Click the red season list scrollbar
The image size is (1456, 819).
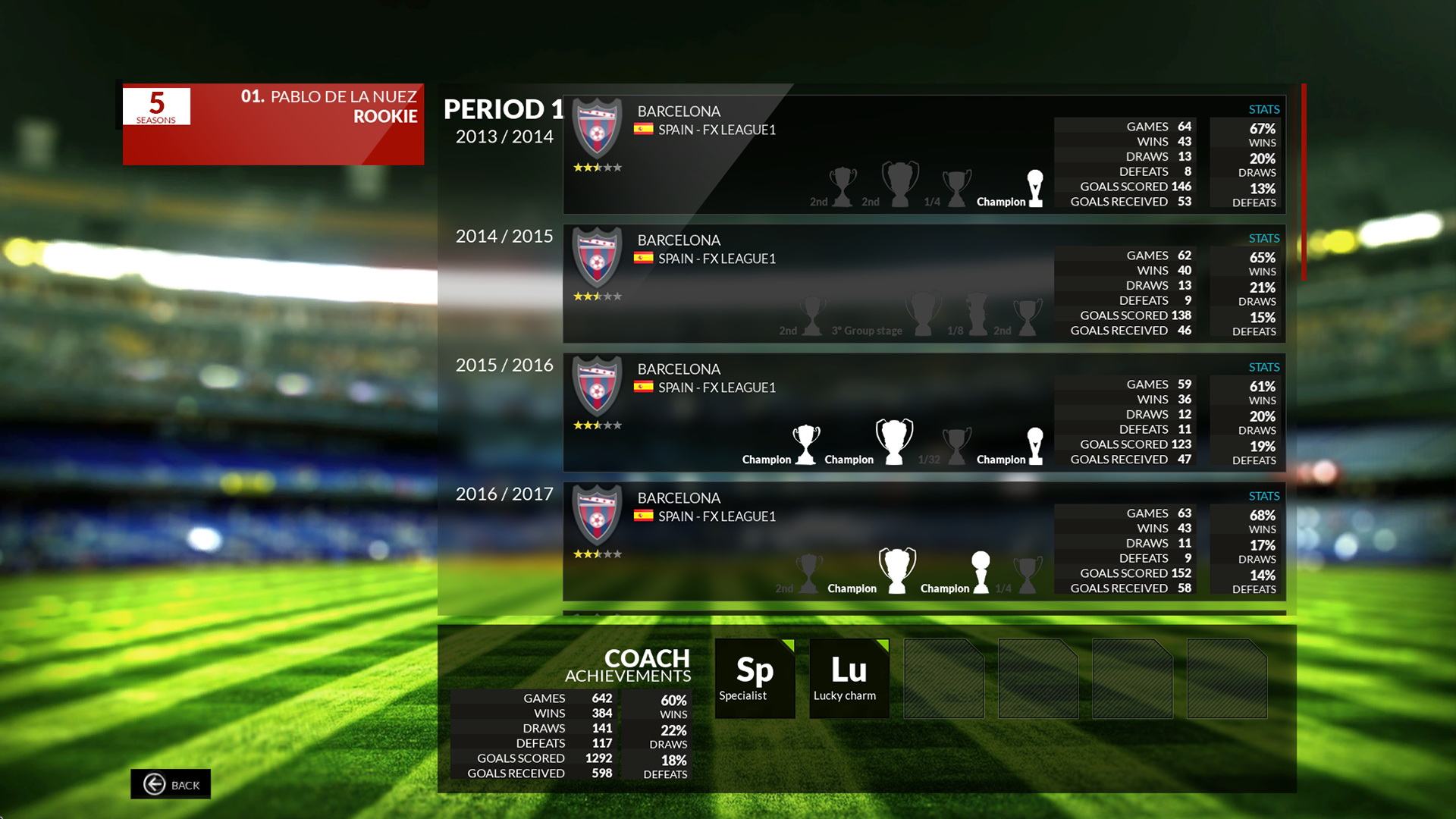click(x=1304, y=182)
